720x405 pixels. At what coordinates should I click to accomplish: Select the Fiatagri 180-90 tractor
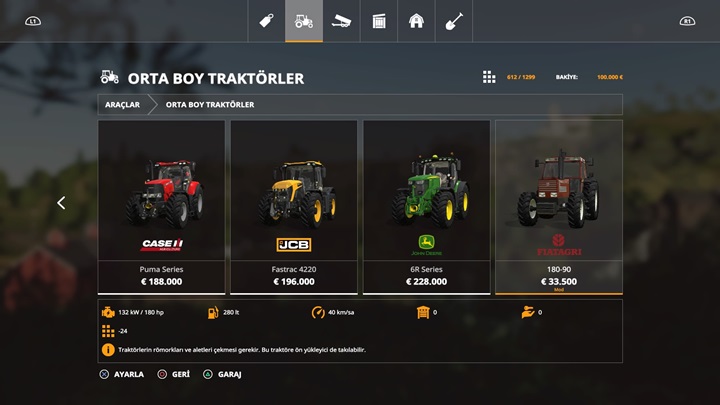click(x=559, y=207)
